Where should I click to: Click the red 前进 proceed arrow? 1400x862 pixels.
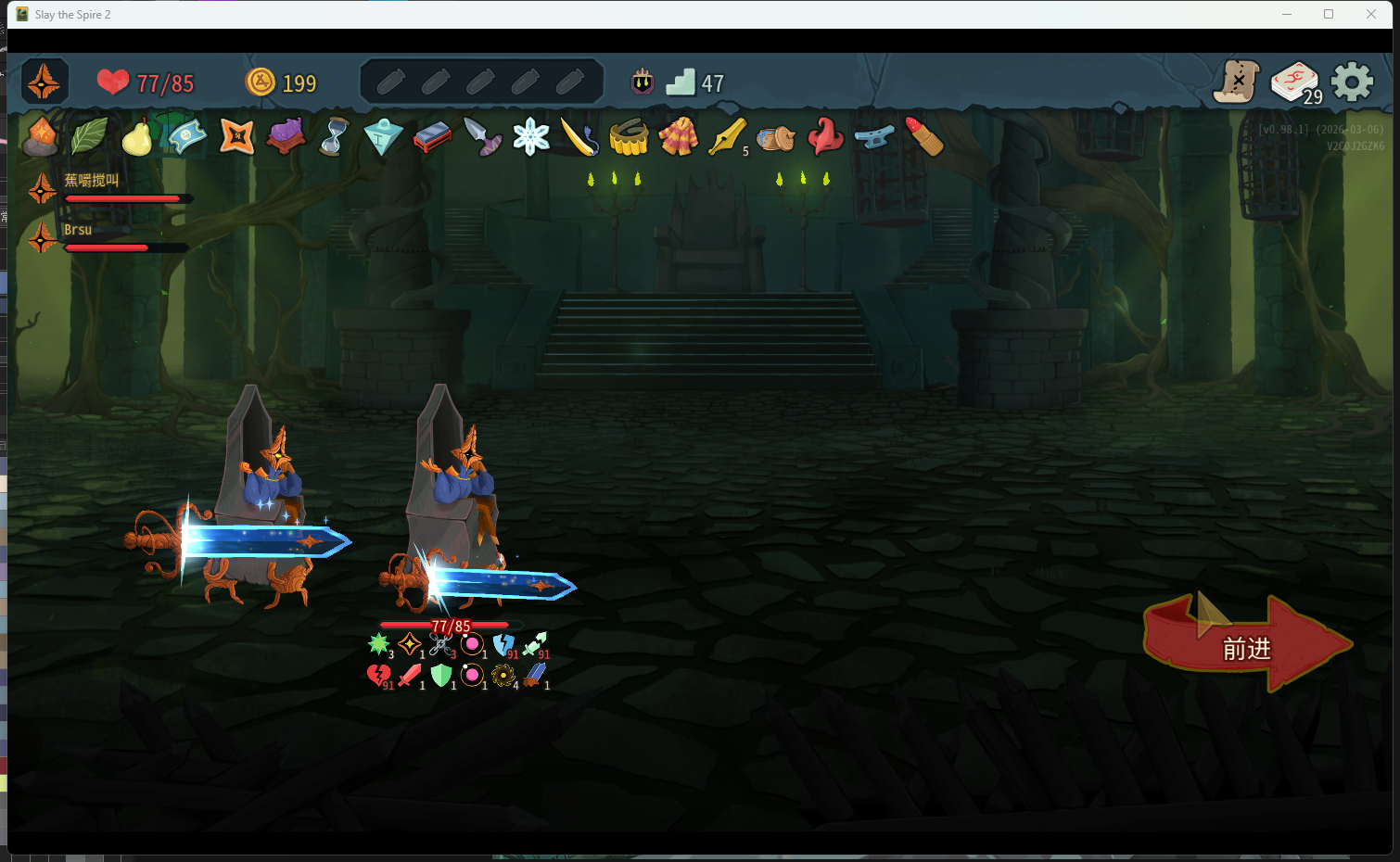(1247, 645)
